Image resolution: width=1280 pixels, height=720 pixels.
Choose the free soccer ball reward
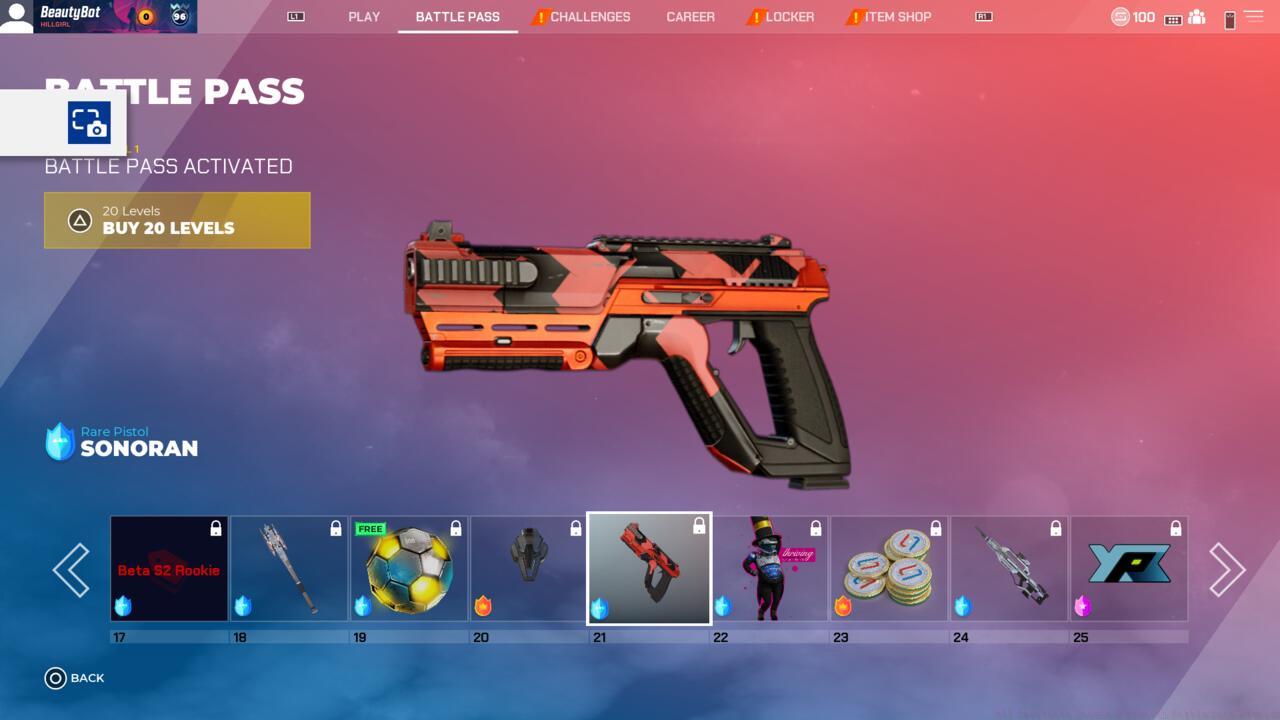[x=409, y=569]
